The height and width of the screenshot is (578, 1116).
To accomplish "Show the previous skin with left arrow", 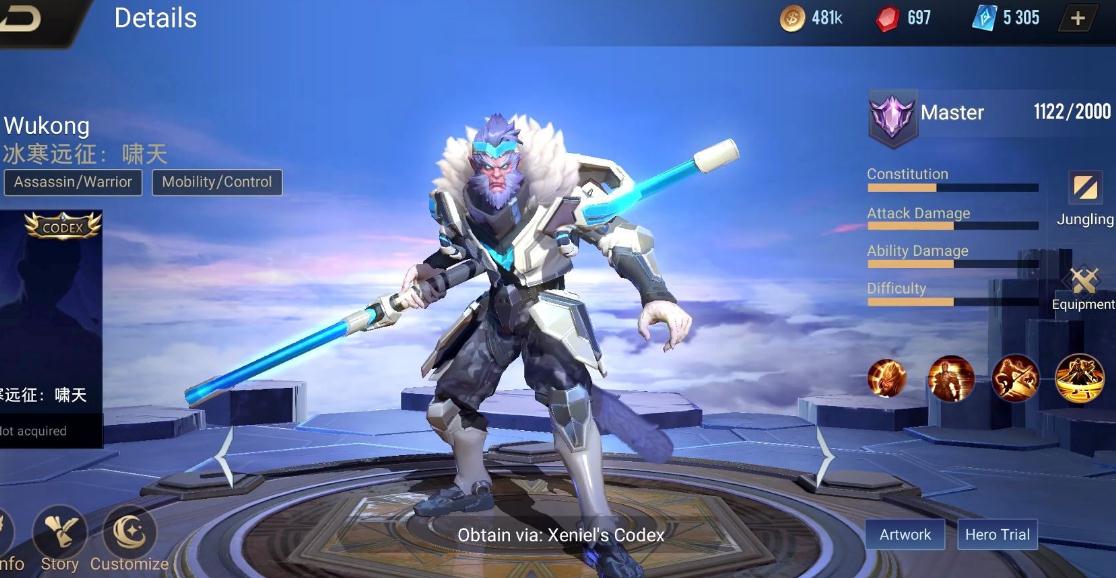I will (226, 457).
